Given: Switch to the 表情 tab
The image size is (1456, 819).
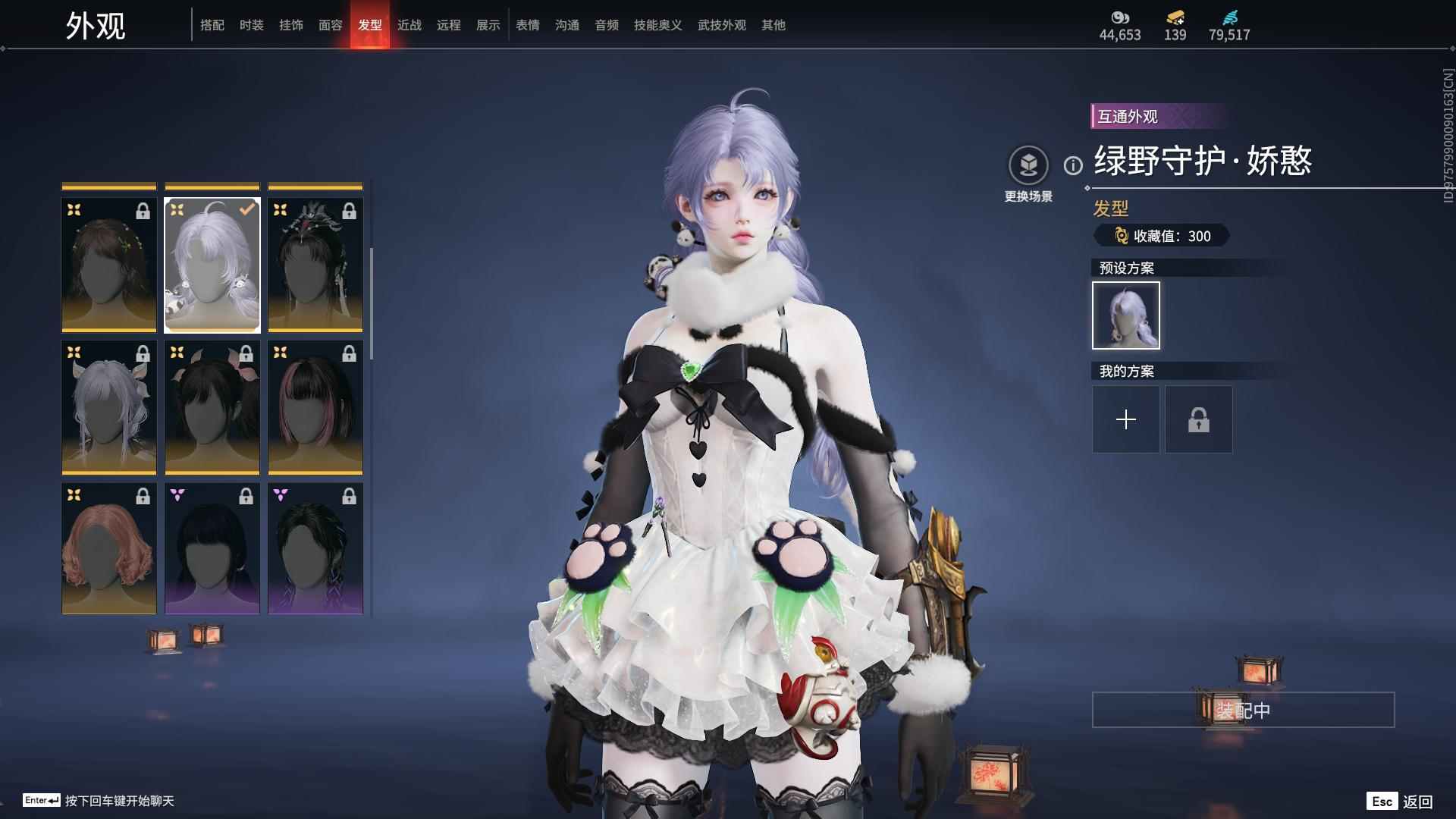Looking at the screenshot, I should pos(528,25).
